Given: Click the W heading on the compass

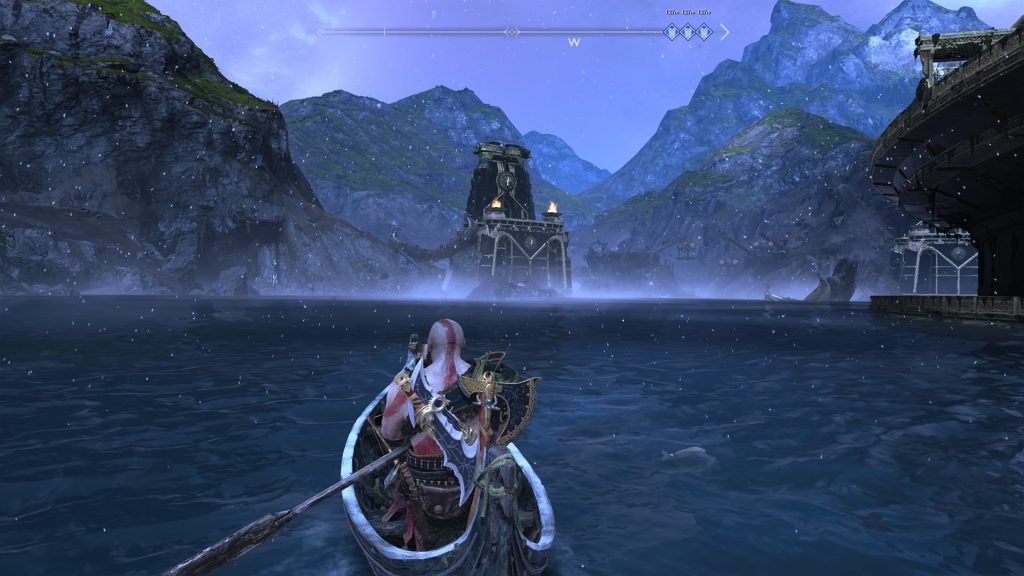Looking at the screenshot, I should pos(574,43).
